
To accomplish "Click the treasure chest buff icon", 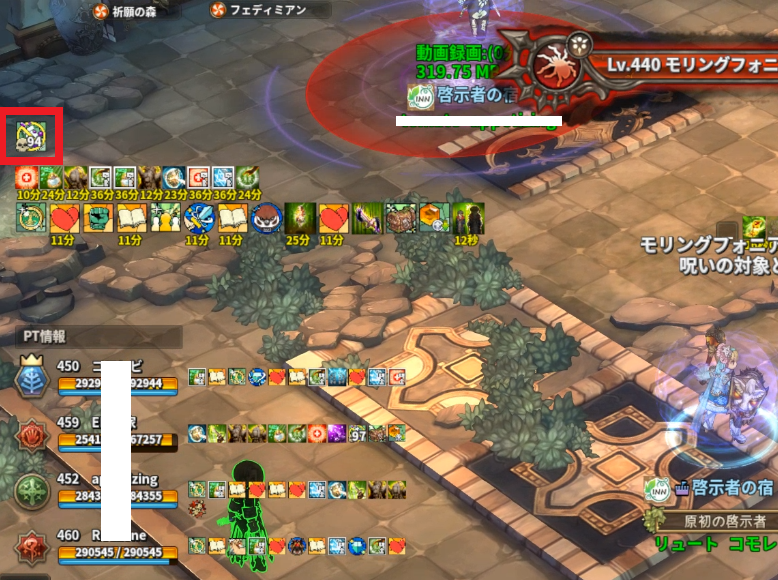I will point(400,217).
